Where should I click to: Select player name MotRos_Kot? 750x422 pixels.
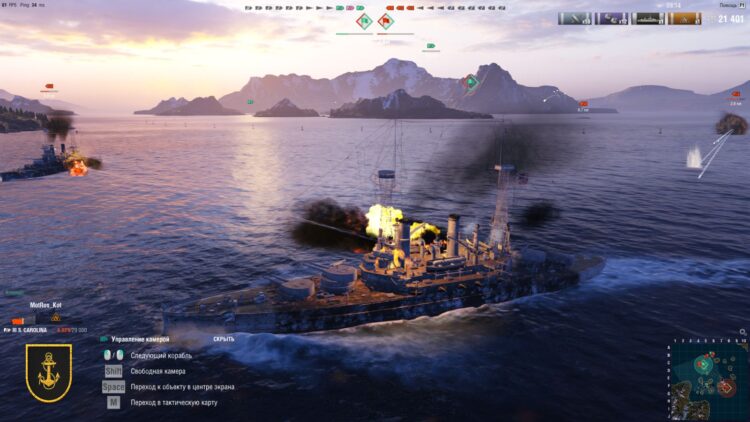click(x=46, y=306)
